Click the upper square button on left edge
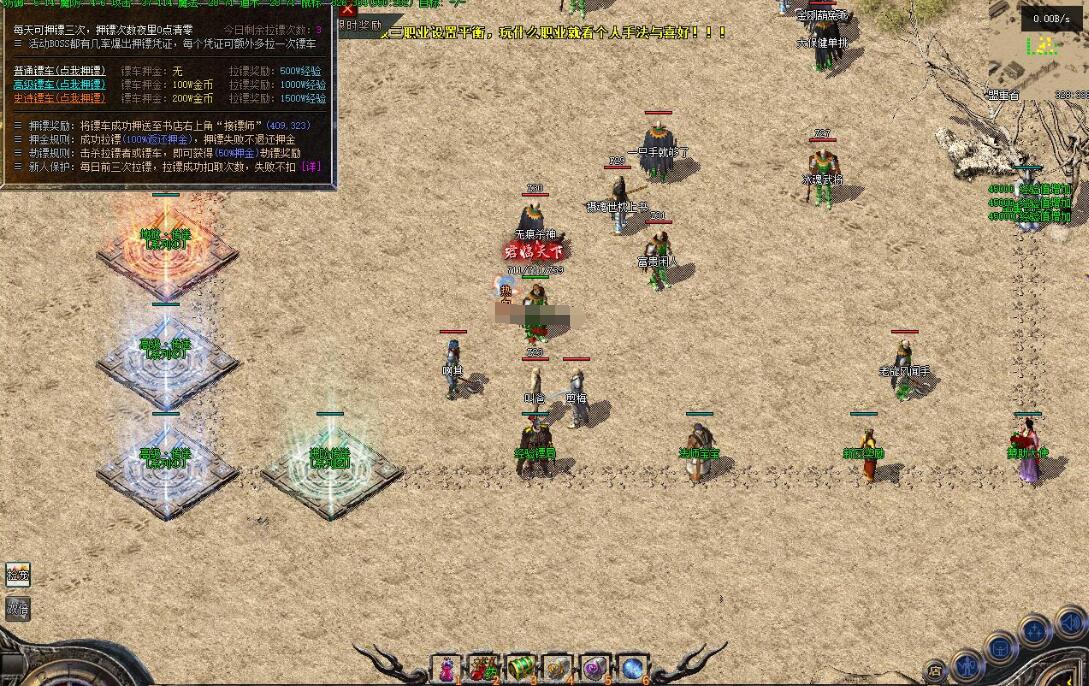Image resolution: width=1089 pixels, height=686 pixels. point(18,574)
